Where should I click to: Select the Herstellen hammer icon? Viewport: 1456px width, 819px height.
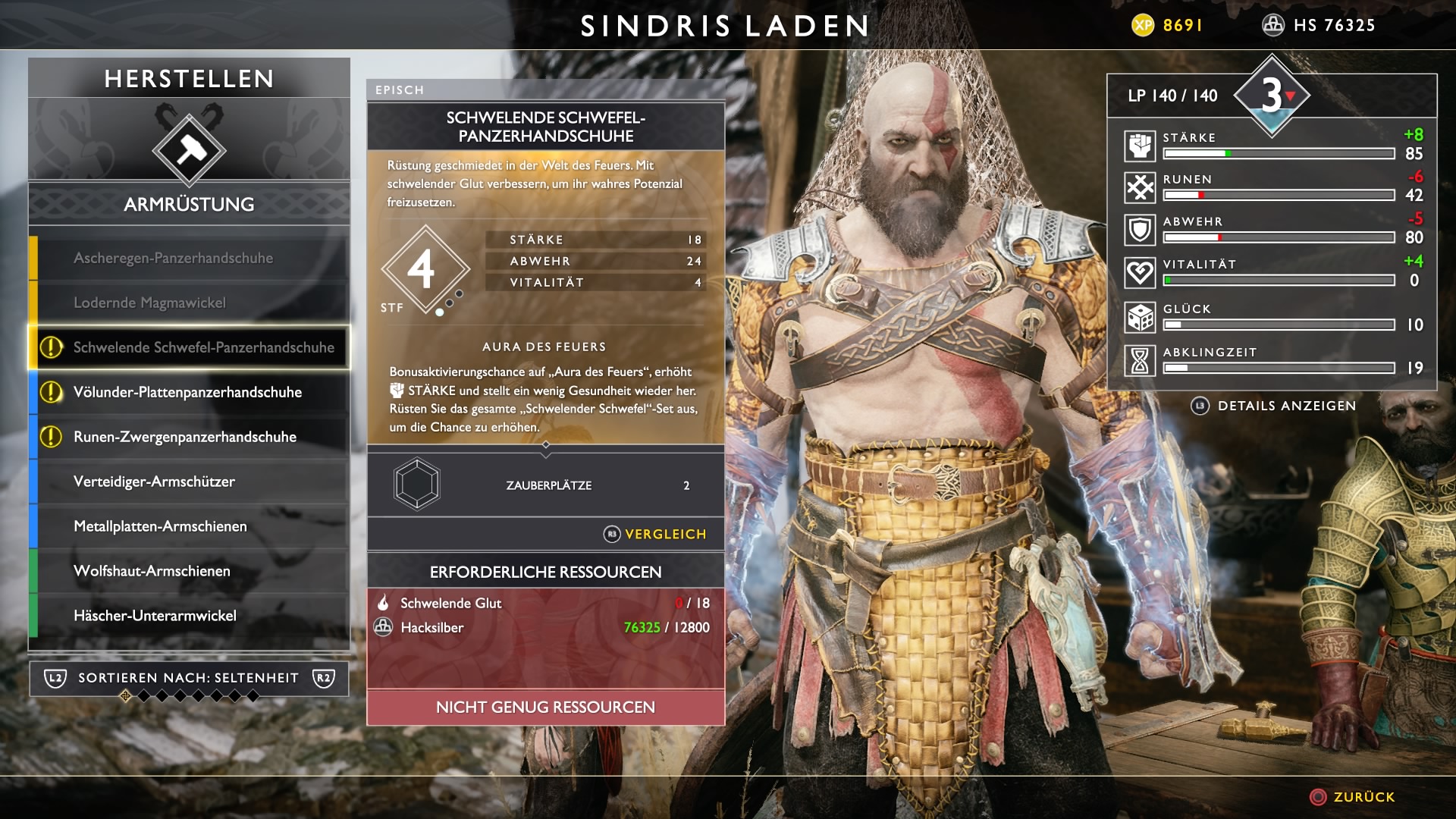pyautogui.click(x=189, y=149)
